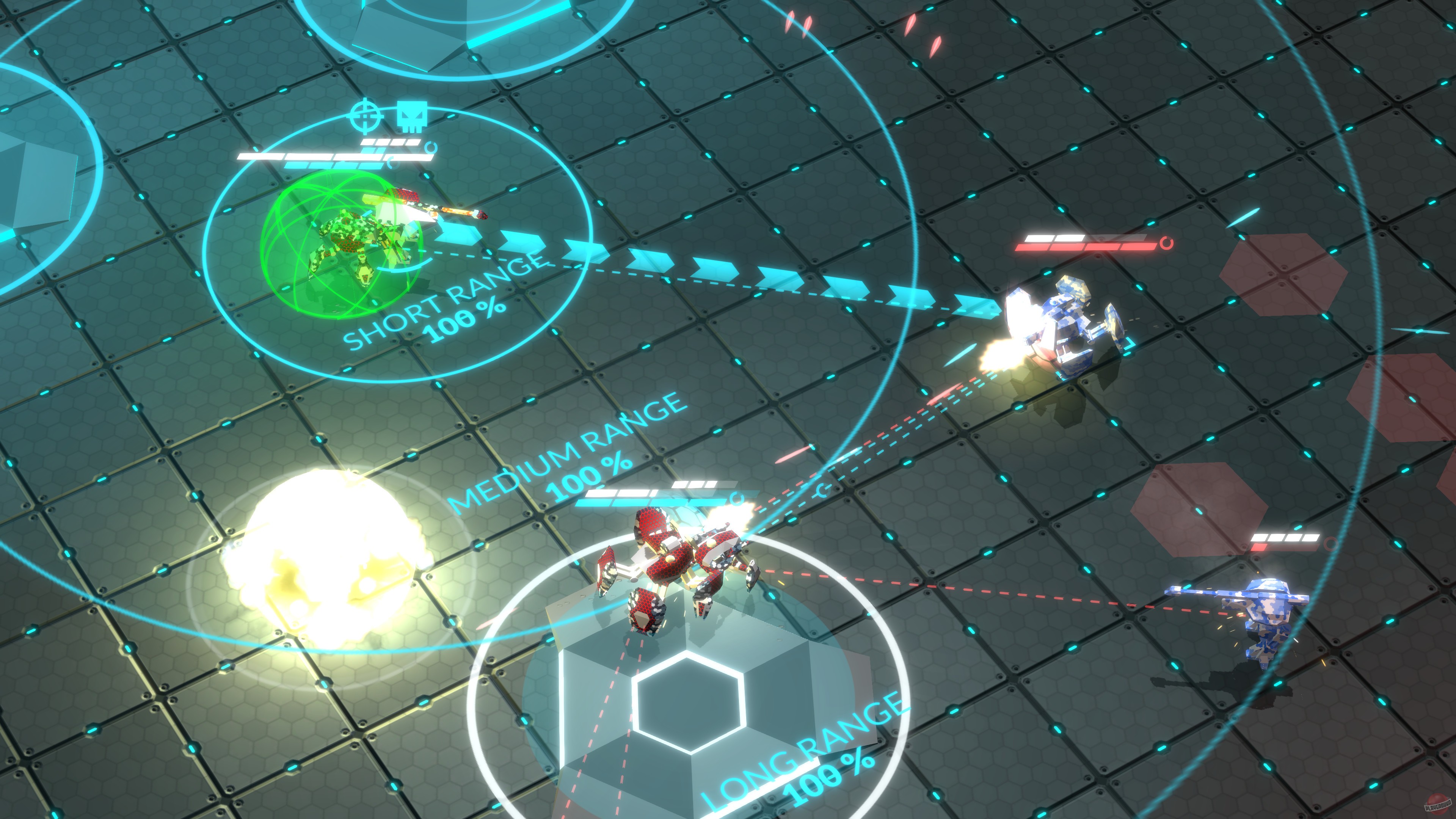Select the crosshair targeting icon

click(x=365, y=115)
